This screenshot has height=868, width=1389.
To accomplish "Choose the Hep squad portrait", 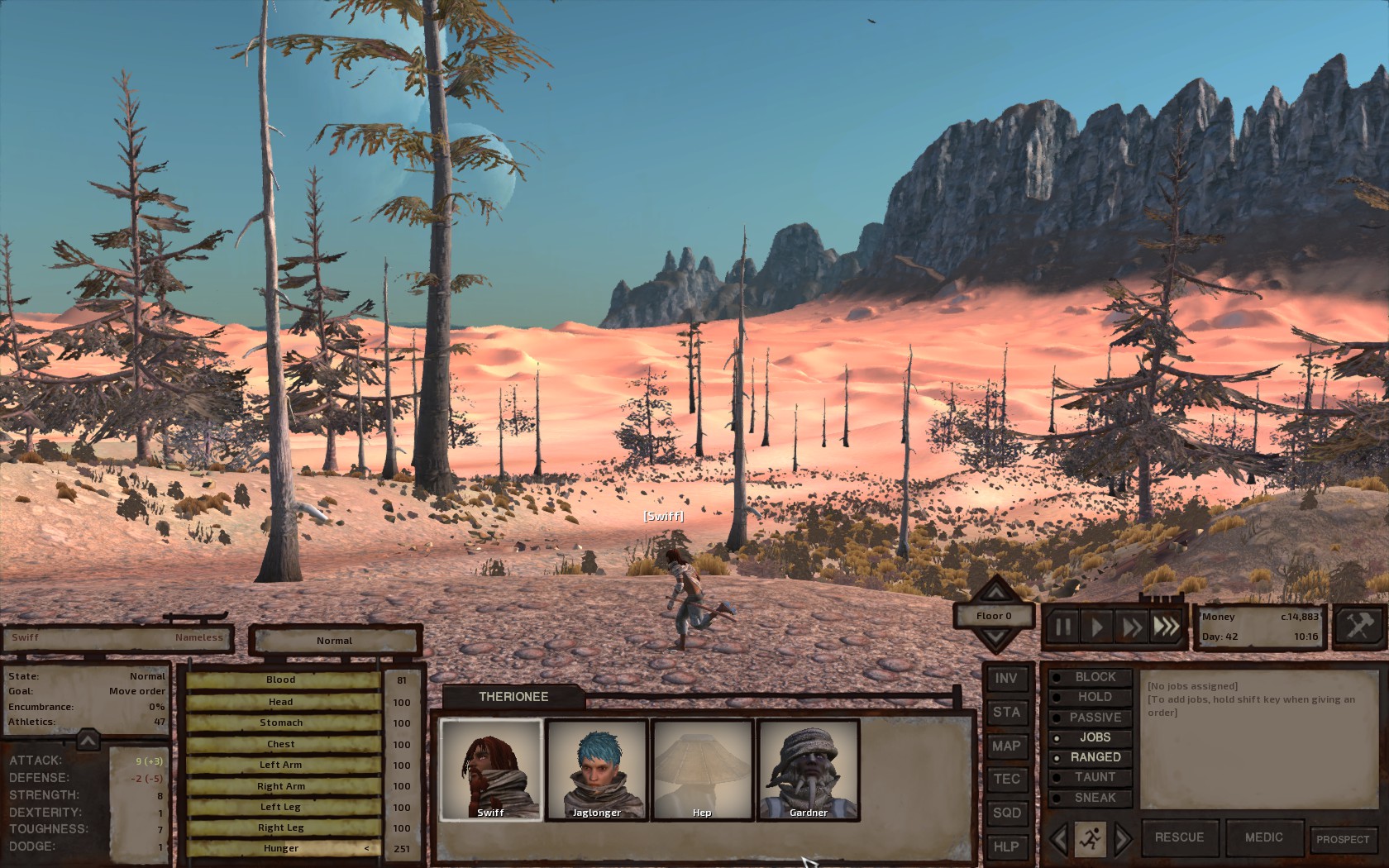I will click(x=702, y=769).
